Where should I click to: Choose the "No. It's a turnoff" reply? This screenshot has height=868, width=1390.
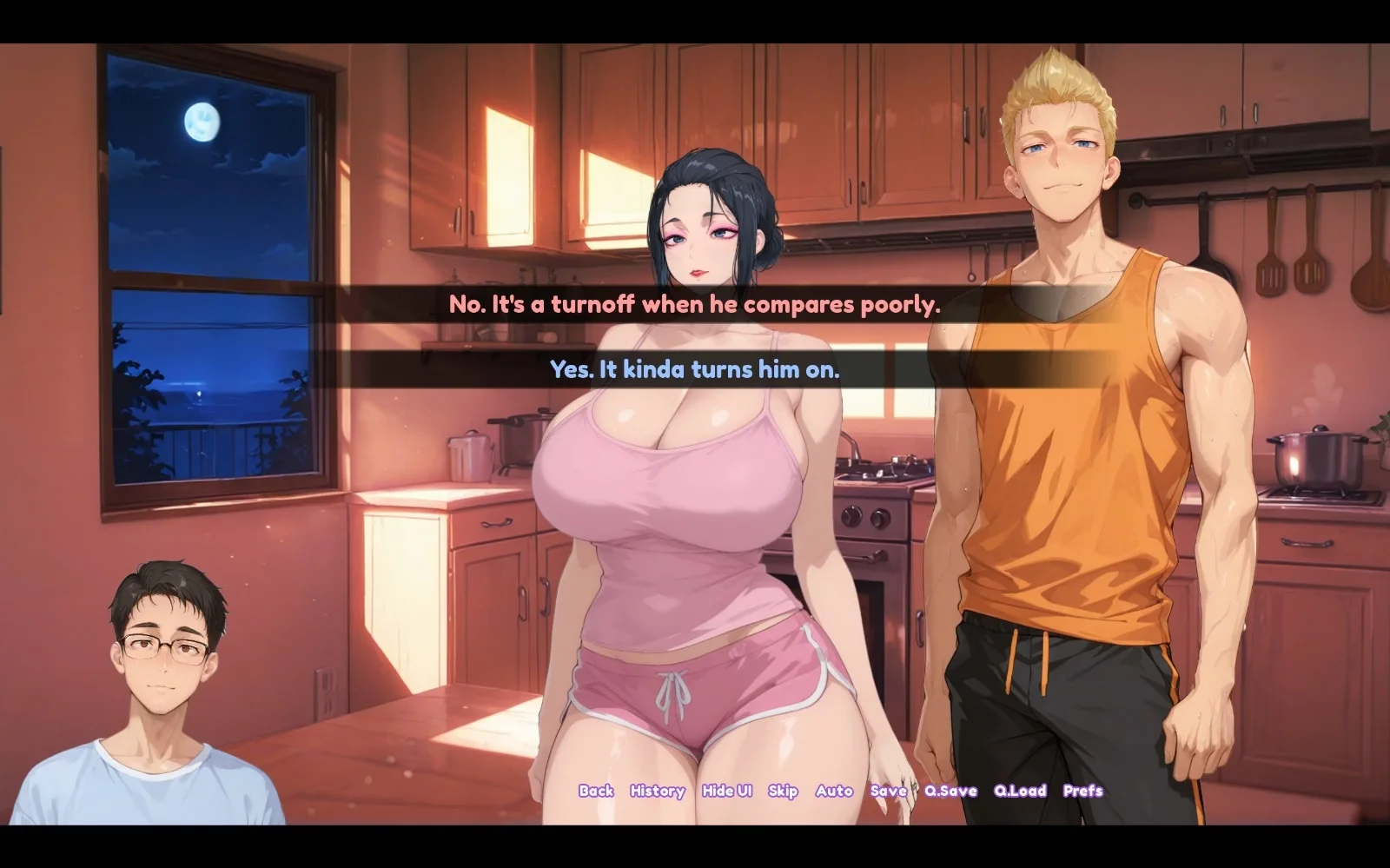click(x=694, y=305)
